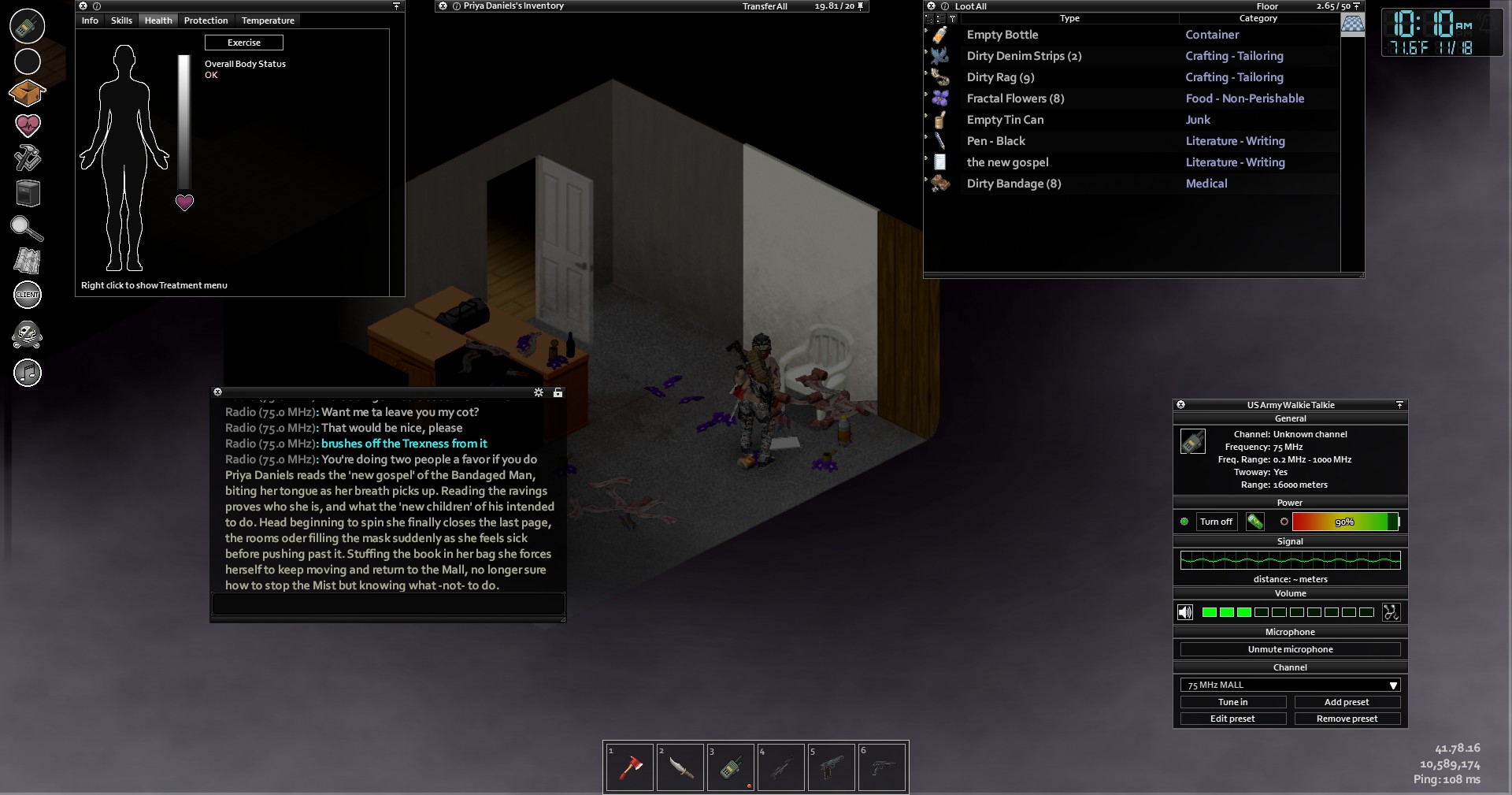Image resolution: width=1512 pixels, height=795 pixels.
Task: Remove the radio preset
Action: coord(1347,719)
